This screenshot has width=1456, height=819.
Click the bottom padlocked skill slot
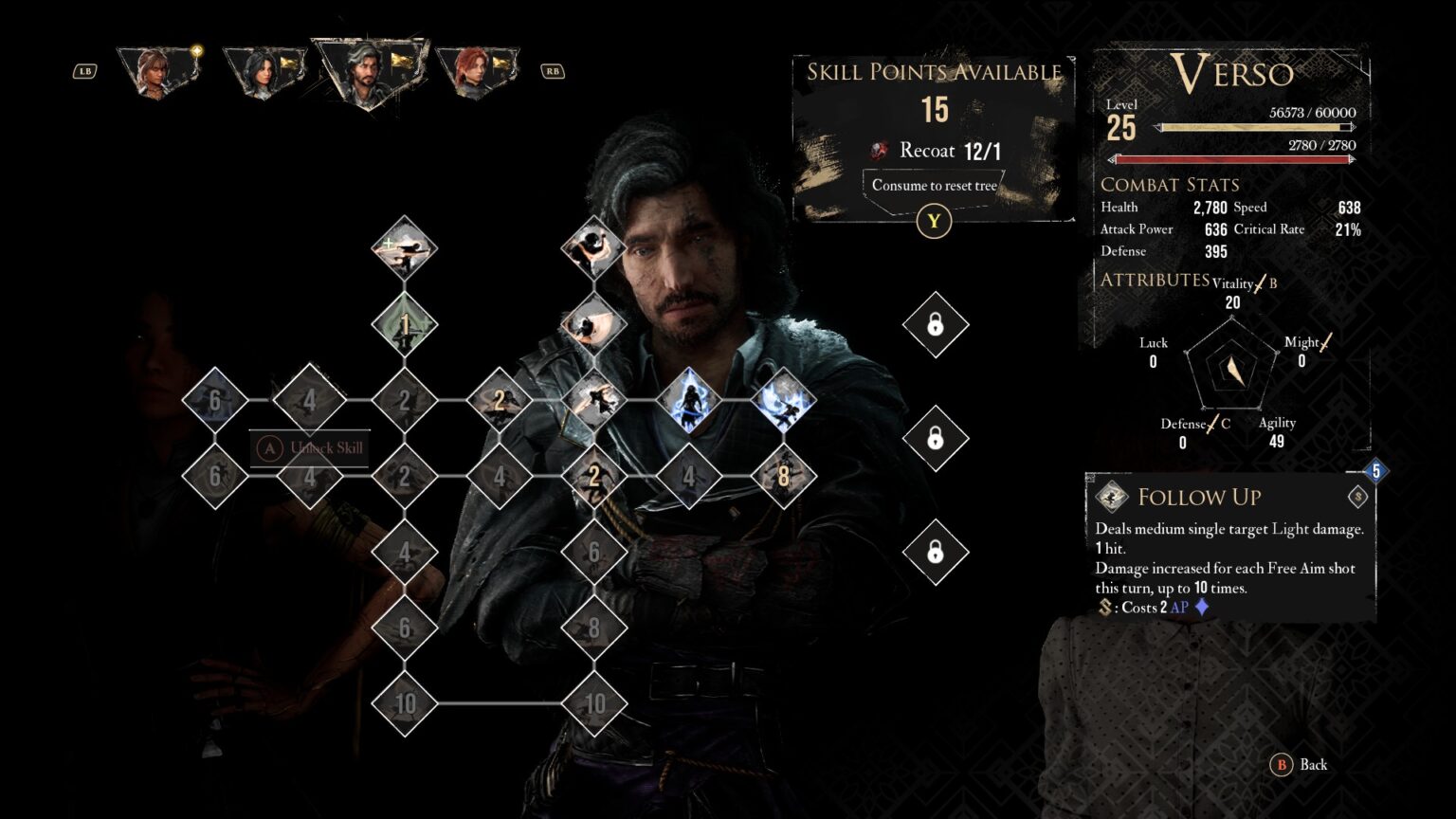(937, 551)
